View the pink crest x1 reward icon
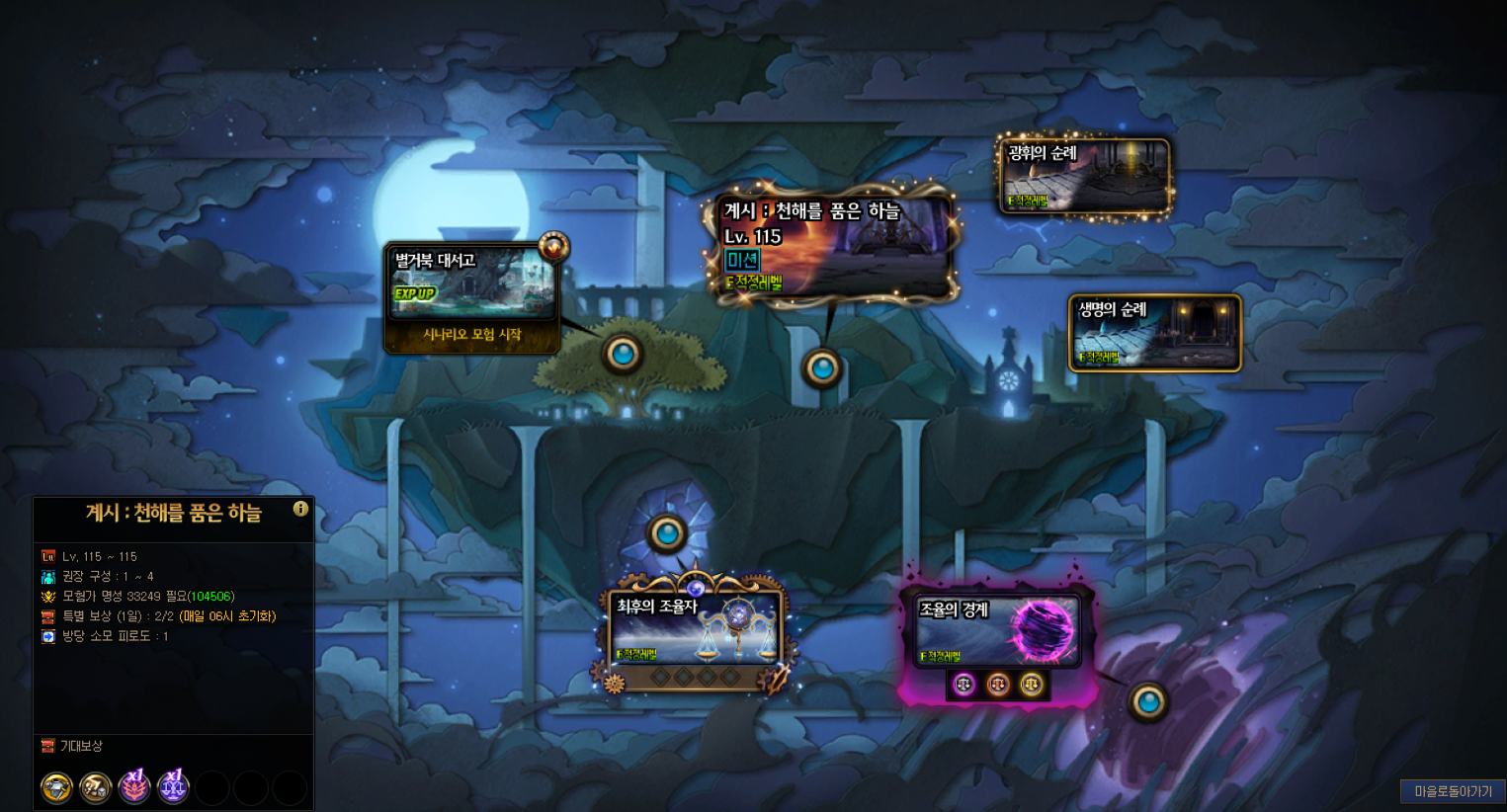Screen dimensions: 1507x812 point(134,787)
